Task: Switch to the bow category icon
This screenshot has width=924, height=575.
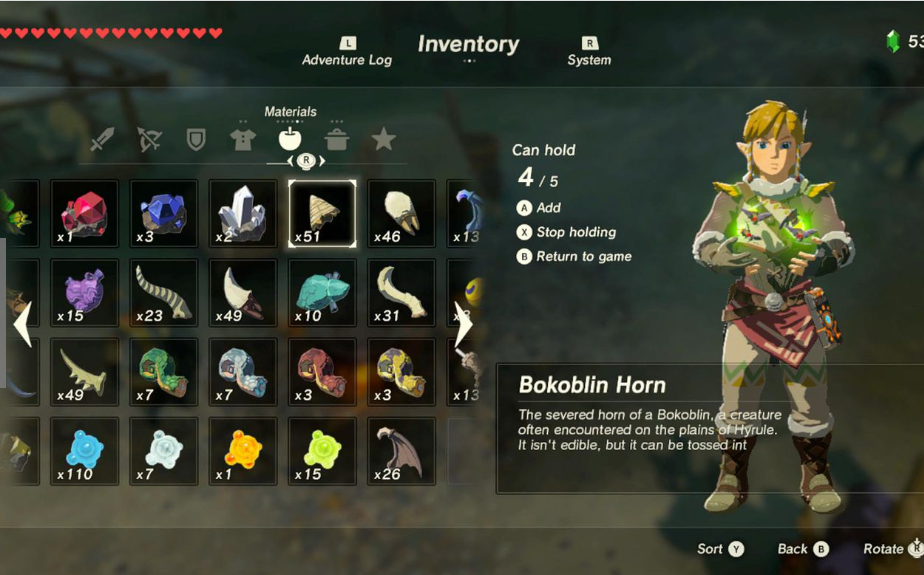Action: pyautogui.click(x=149, y=139)
